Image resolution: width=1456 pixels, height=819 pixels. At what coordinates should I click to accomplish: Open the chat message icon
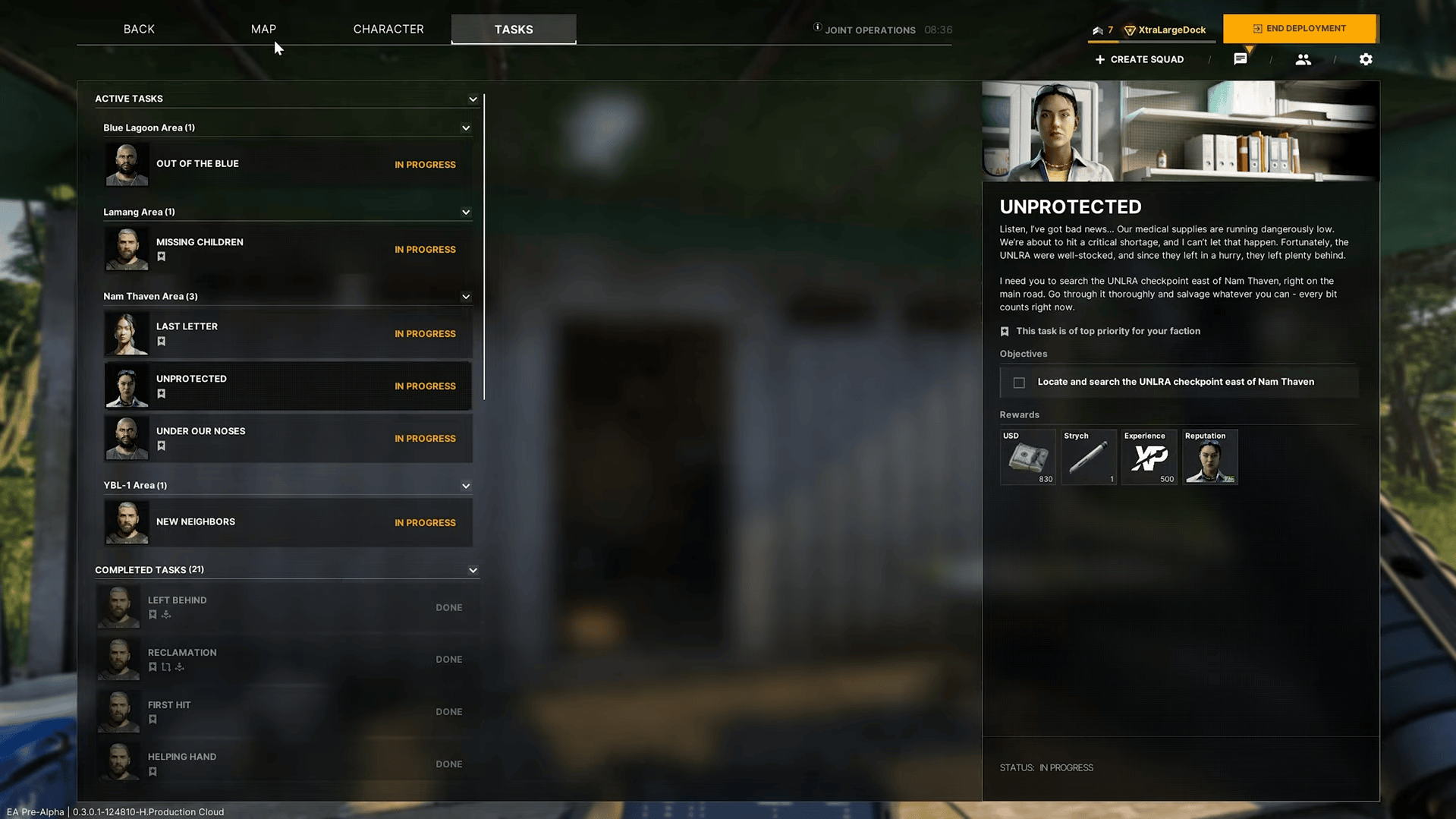point(1241,58)
